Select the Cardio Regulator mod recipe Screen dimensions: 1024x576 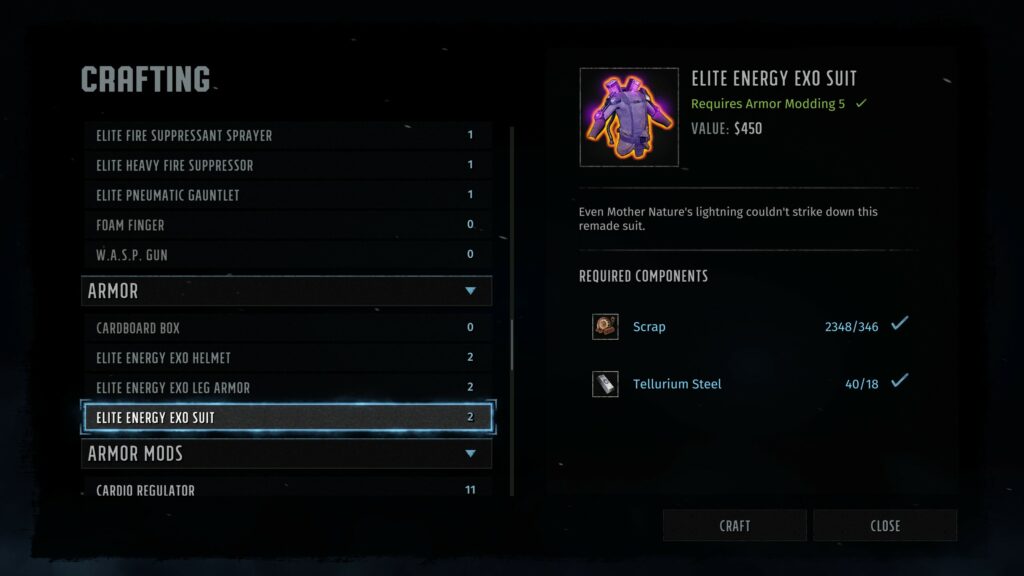pyautogui.click(x=286, y=489)
